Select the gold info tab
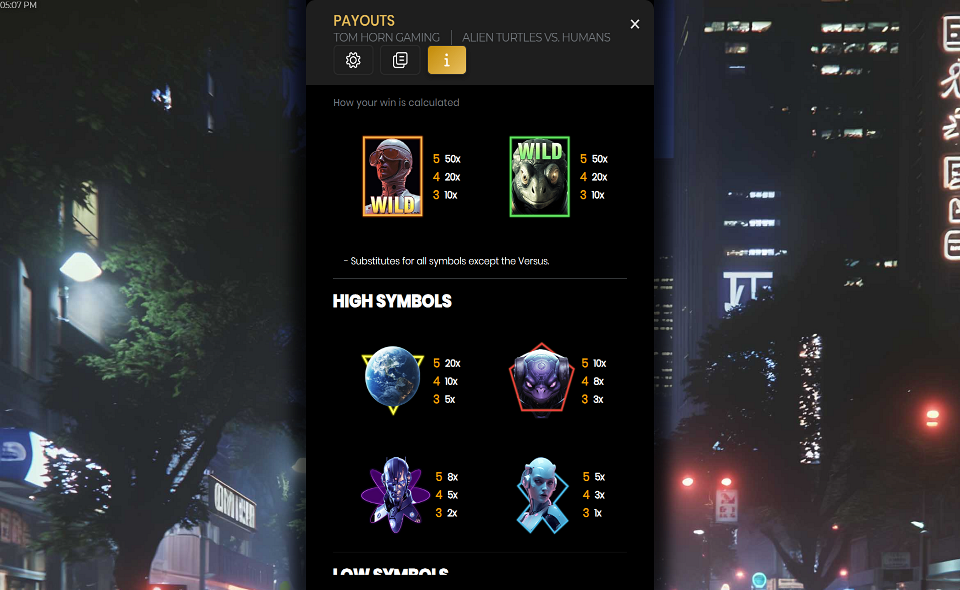960x590 pixels. click(x=447, y=60)
